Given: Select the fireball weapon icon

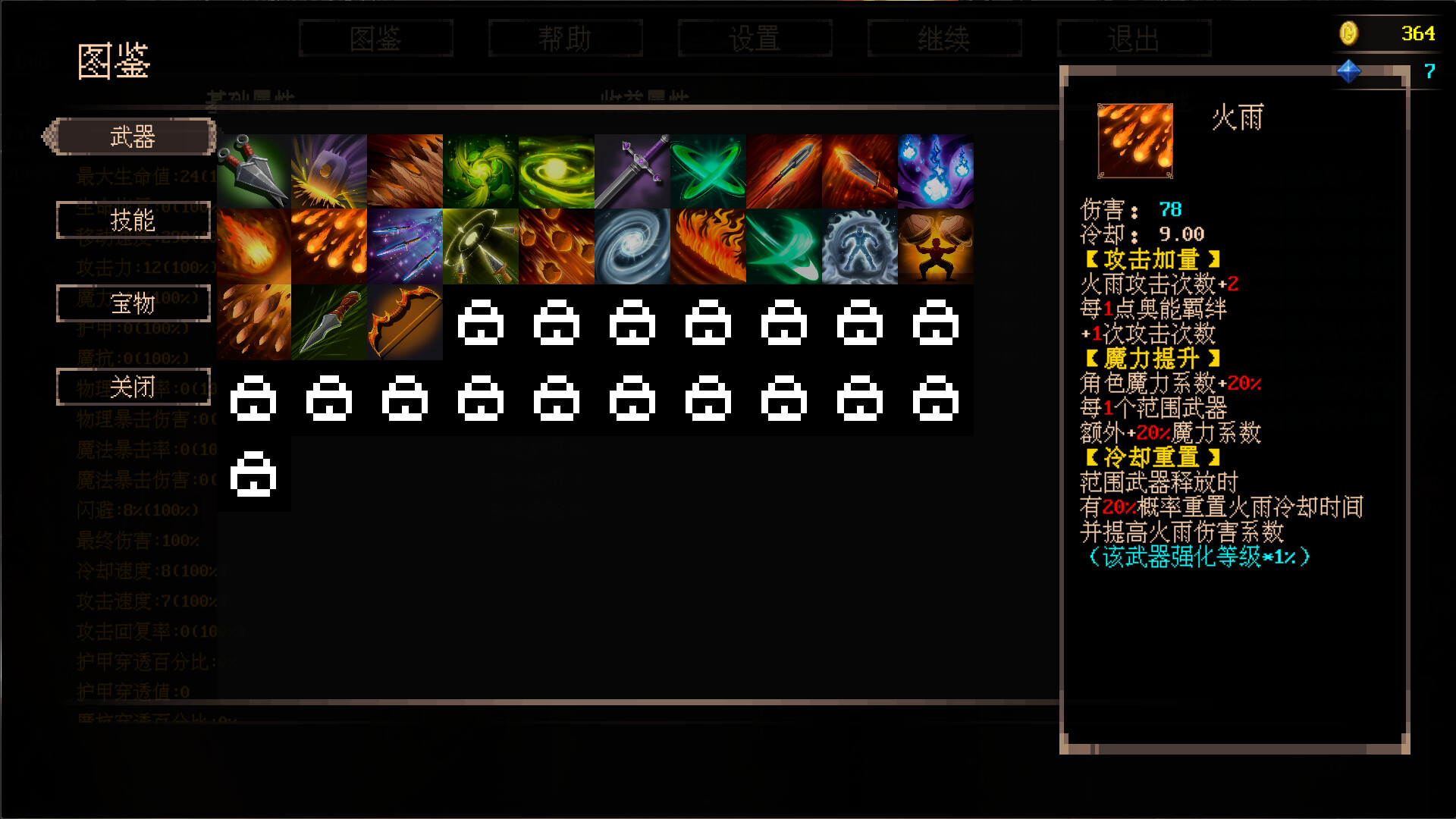Looking at the screenshot, I should tap(253, 245).
